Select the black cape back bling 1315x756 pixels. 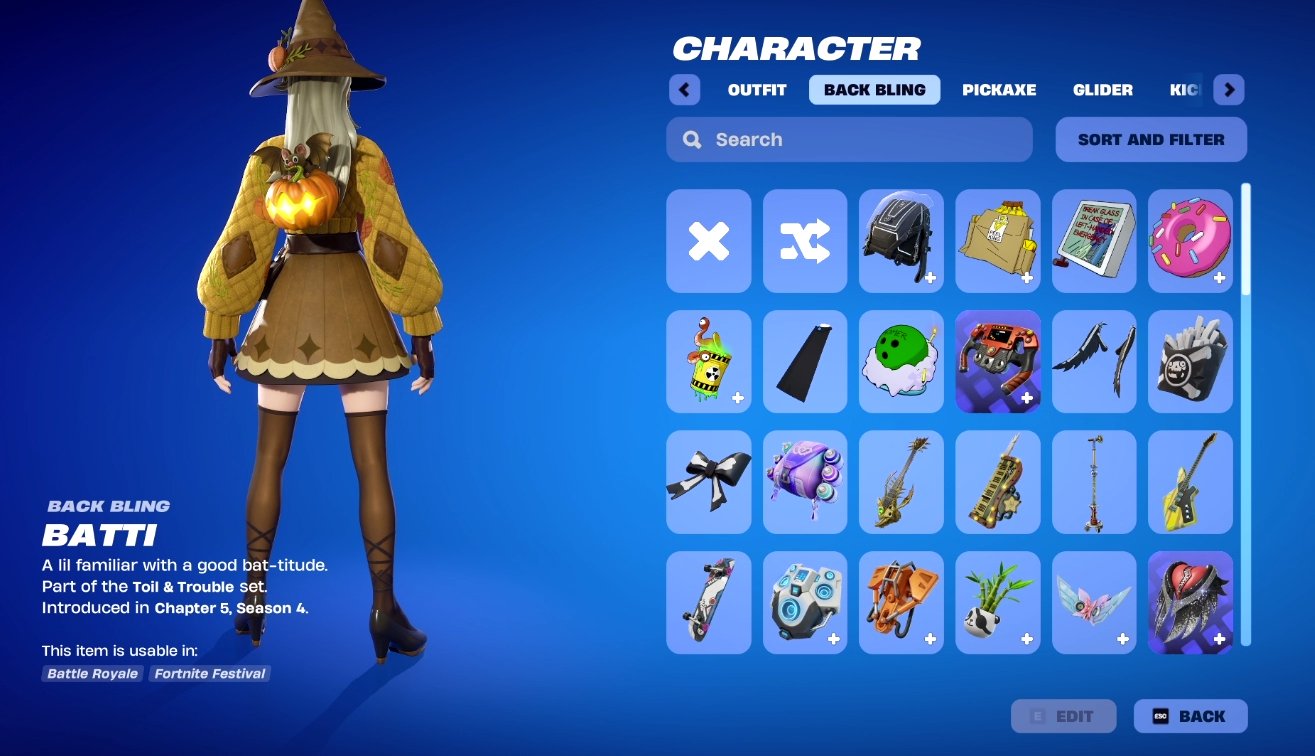804,361
